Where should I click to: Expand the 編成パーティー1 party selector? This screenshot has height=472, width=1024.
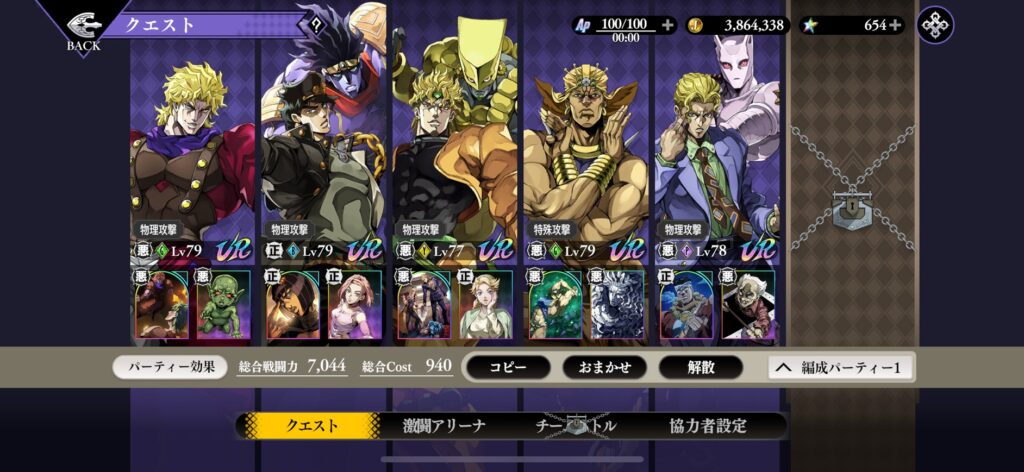click(x=840, y=367)
